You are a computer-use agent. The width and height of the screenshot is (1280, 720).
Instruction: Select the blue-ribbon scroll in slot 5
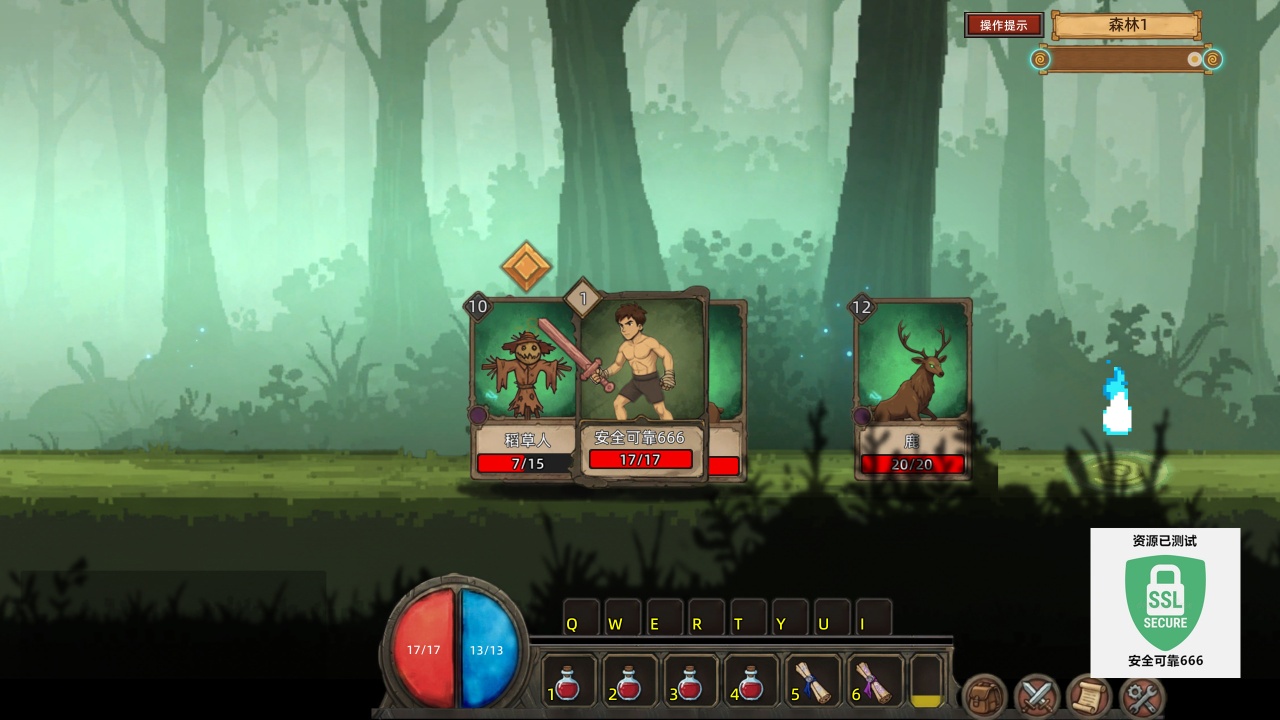[812, 682]
